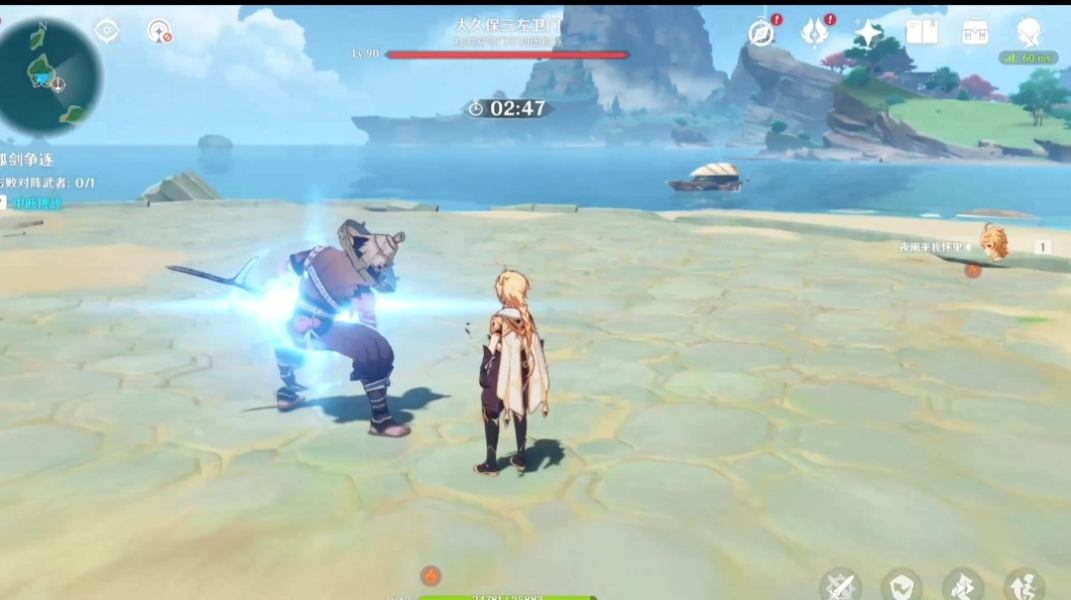Tap the crossed sword attack button
This screenshot has height=600, width=1071.
[840, 585]
